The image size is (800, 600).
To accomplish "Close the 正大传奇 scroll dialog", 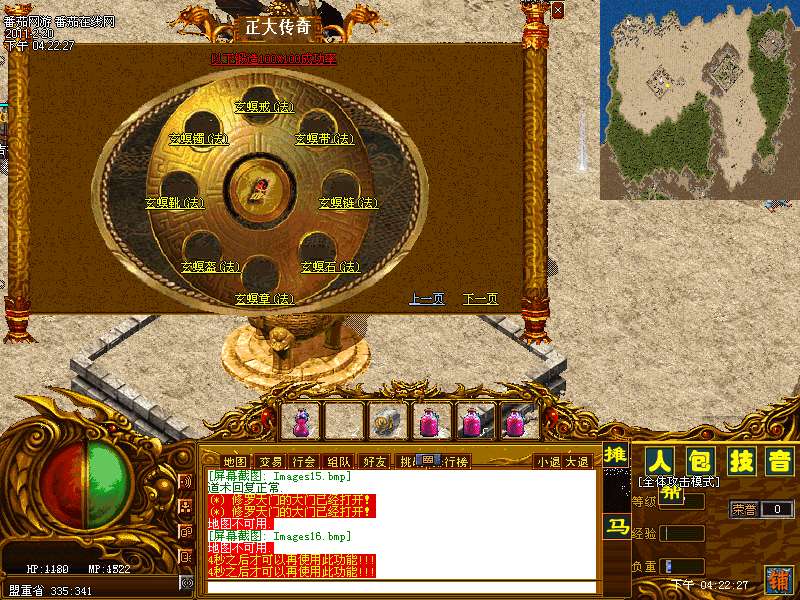I will (558, 10).
